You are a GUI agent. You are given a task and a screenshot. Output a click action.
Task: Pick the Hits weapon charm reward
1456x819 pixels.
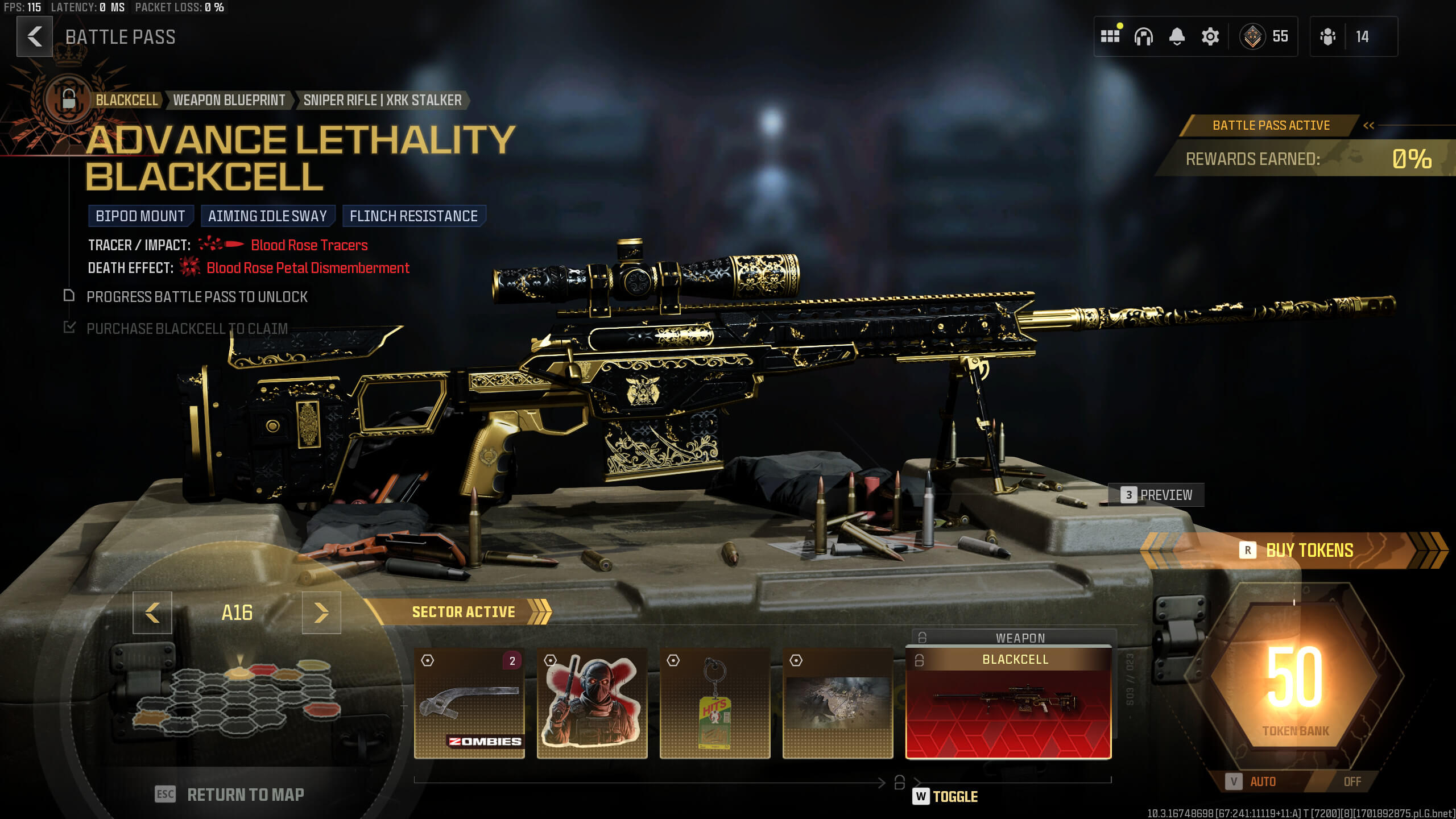[x=715, y=703]
